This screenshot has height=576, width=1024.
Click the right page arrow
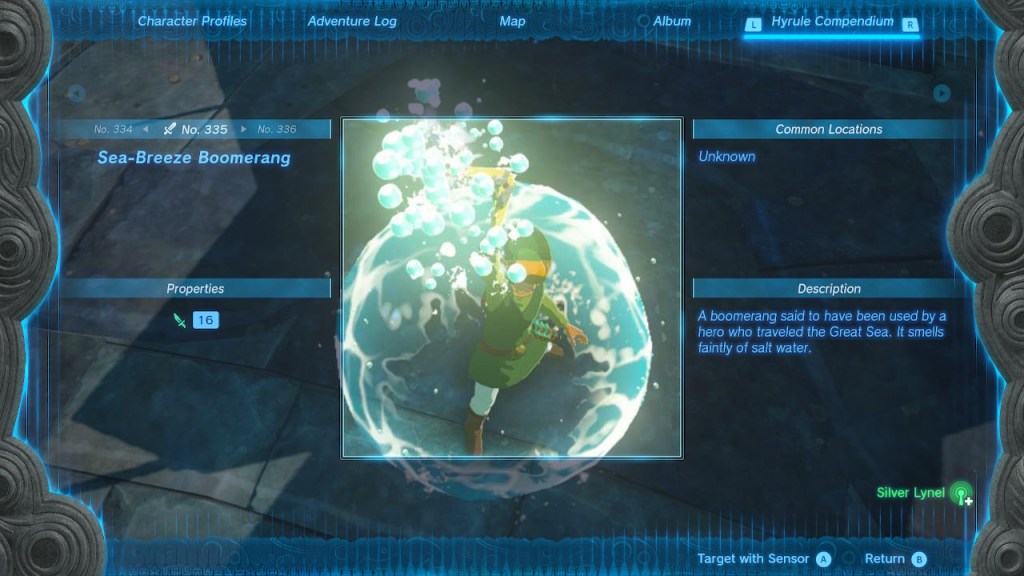941,93
